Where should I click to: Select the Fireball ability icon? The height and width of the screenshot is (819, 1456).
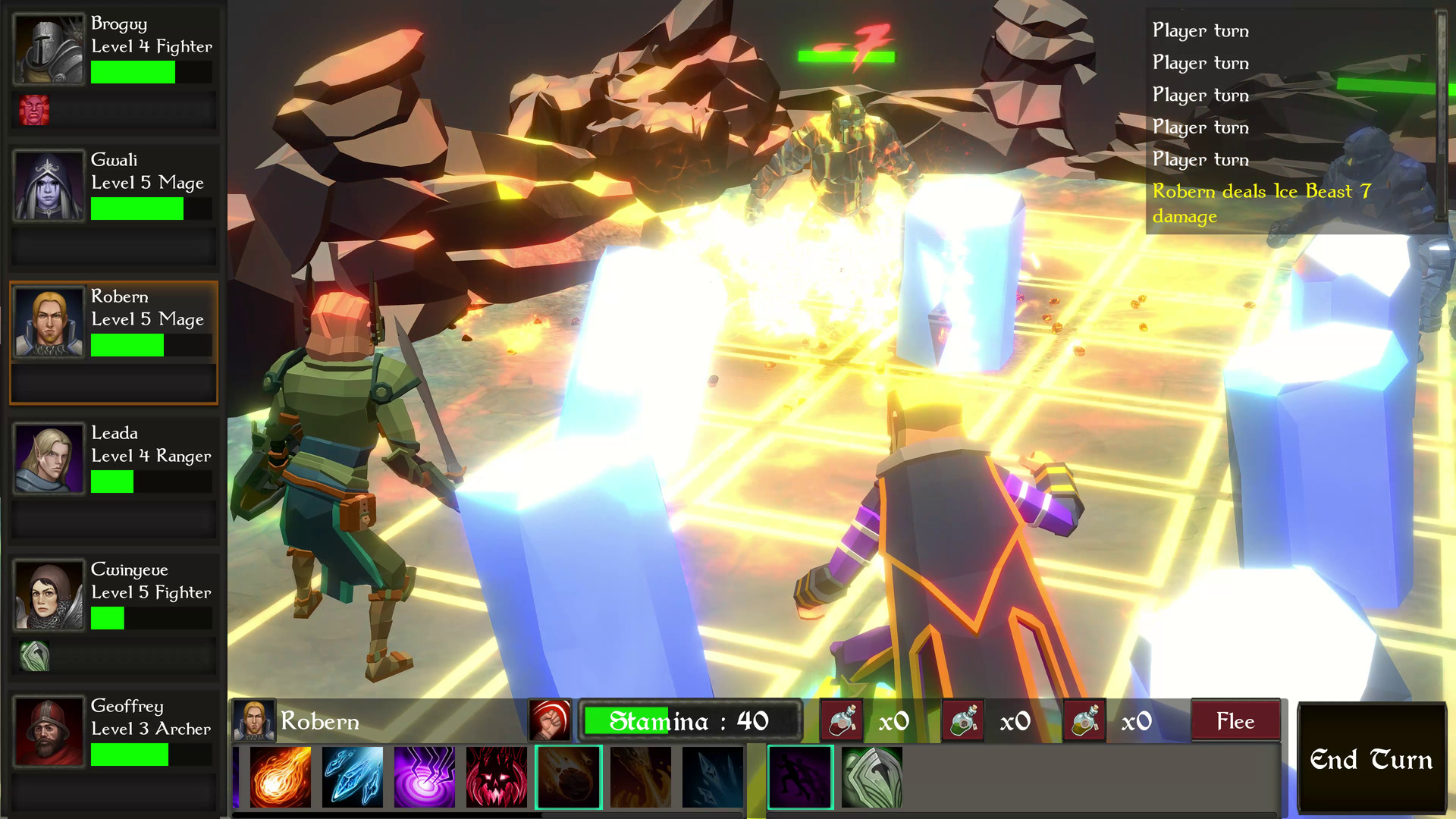[x=278, y=775]
